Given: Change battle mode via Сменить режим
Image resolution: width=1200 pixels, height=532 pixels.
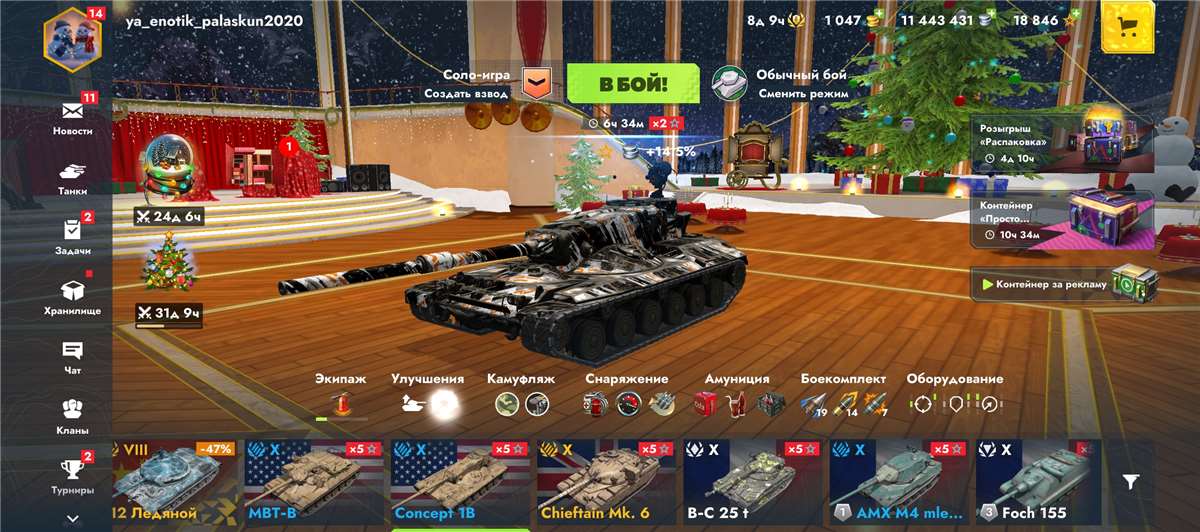Looking at the screenshot, I should coord(782,84).
